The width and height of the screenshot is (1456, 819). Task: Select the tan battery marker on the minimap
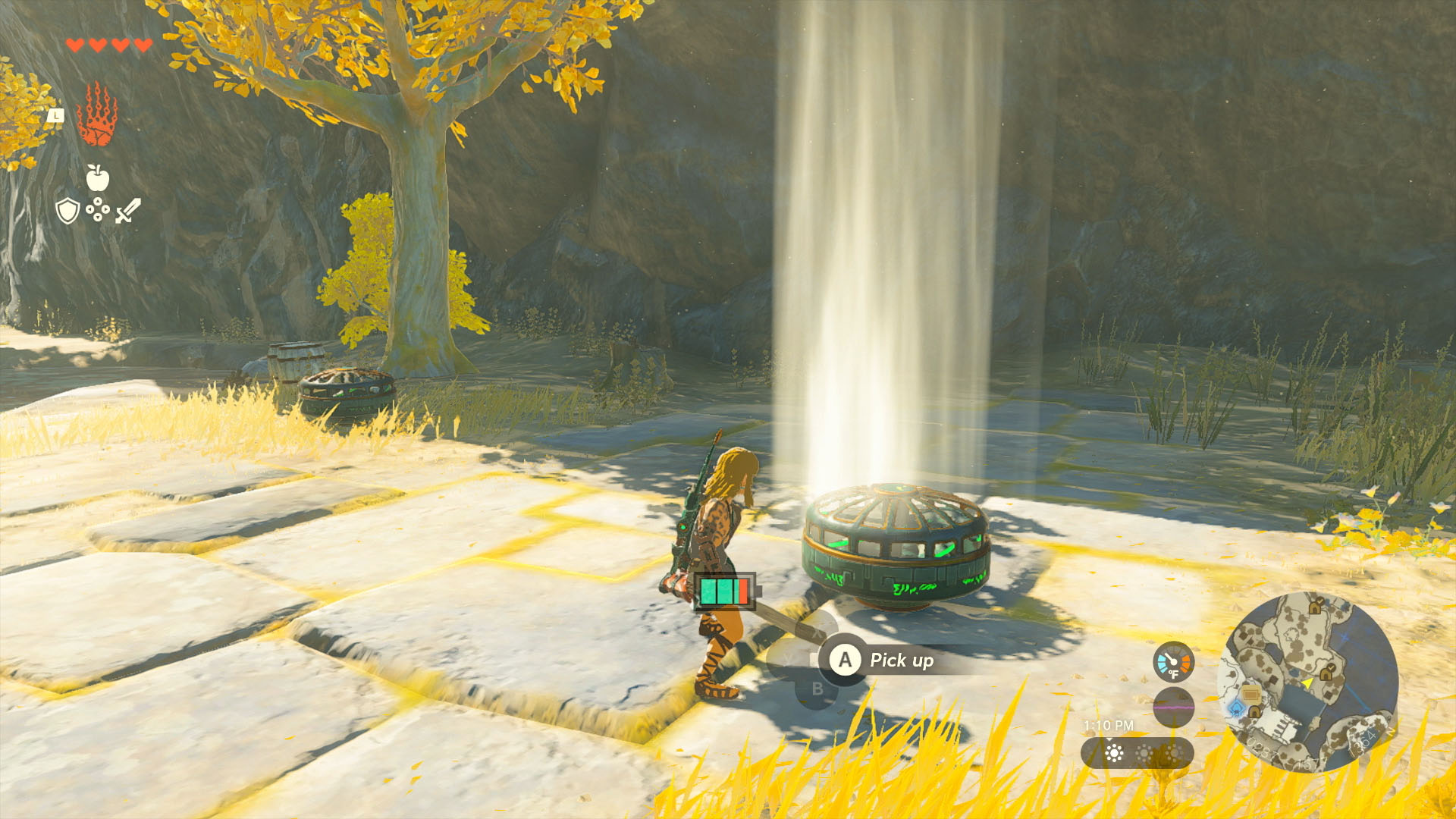pos(1250,694)
